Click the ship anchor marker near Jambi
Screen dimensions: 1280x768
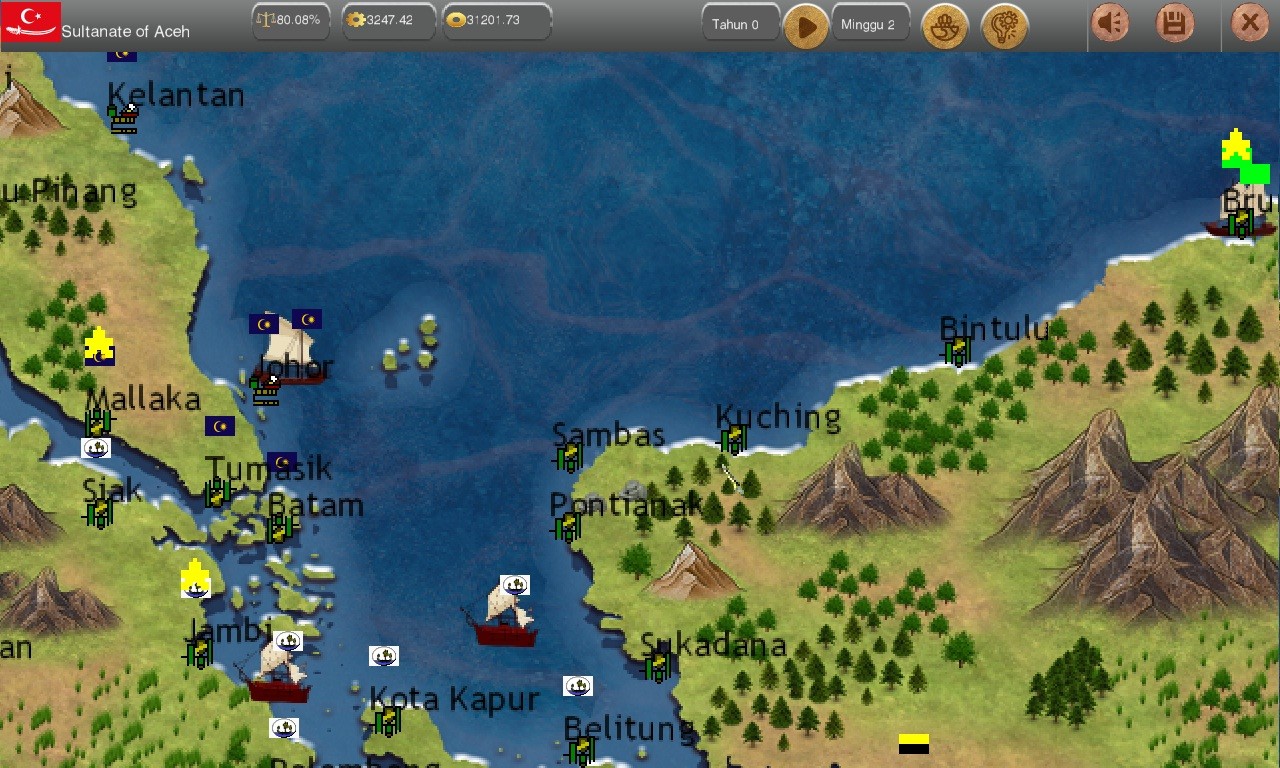tap(290, 641)
